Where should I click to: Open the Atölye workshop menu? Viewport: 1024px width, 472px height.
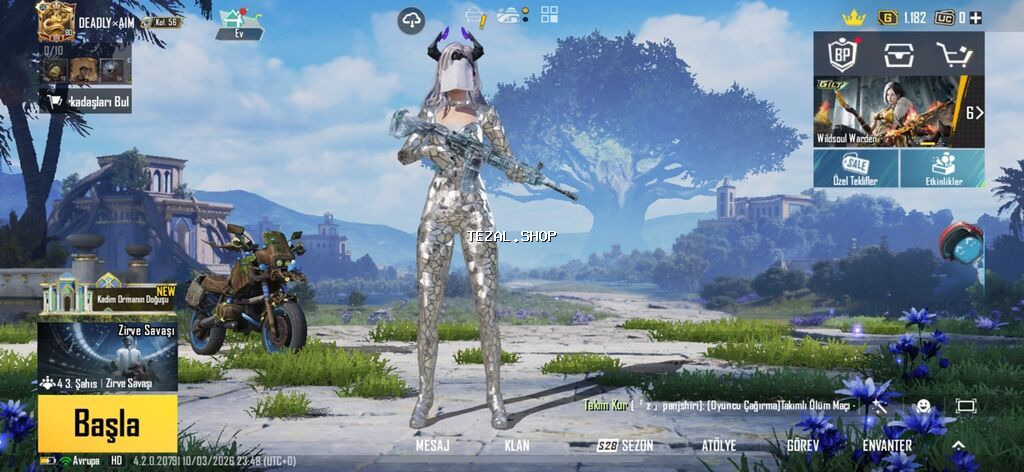click(718, 445)
